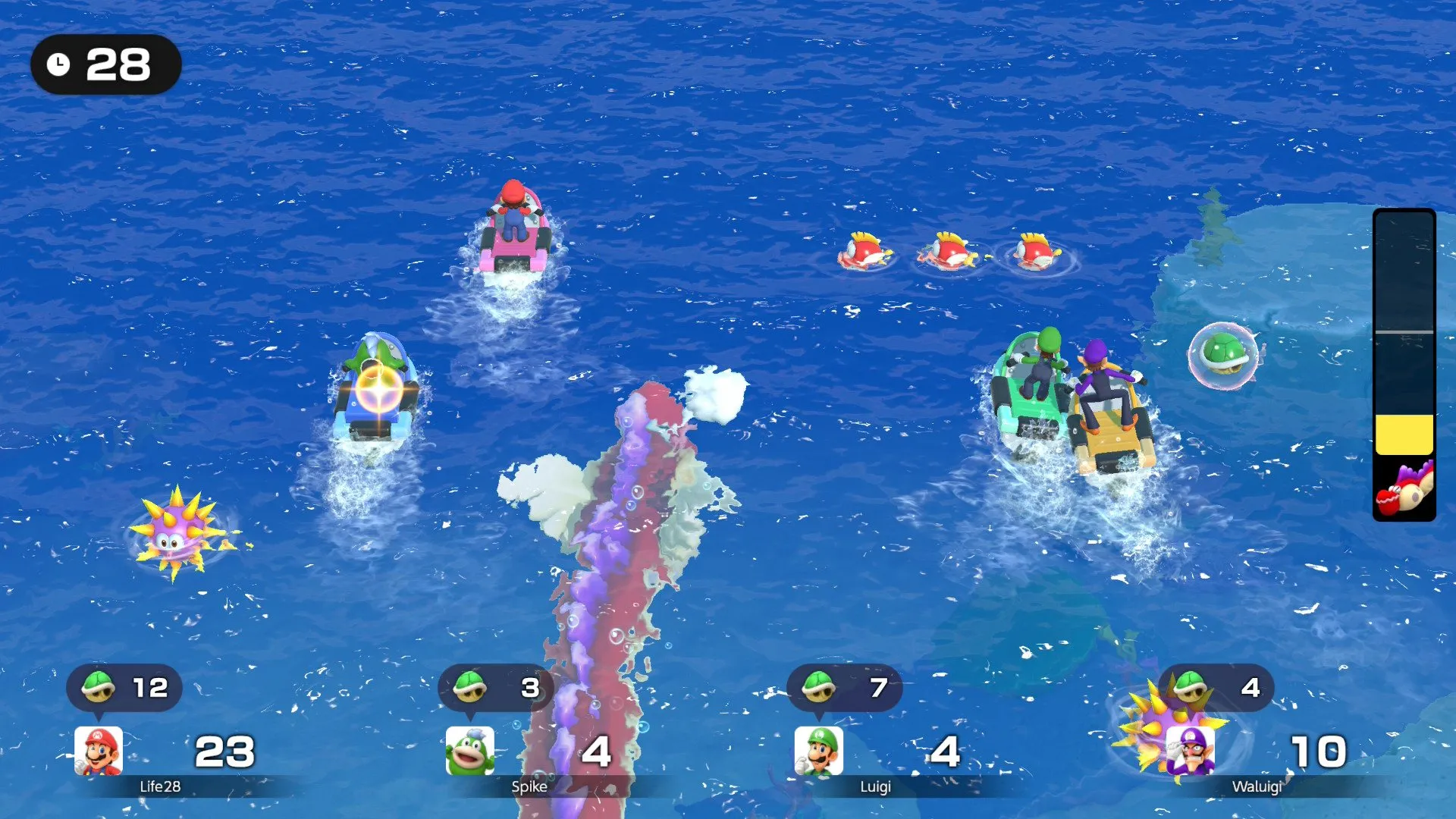Click the green shell icon above Mario's score
This screenshot has height=819, width=1456.
click(99, 688)
